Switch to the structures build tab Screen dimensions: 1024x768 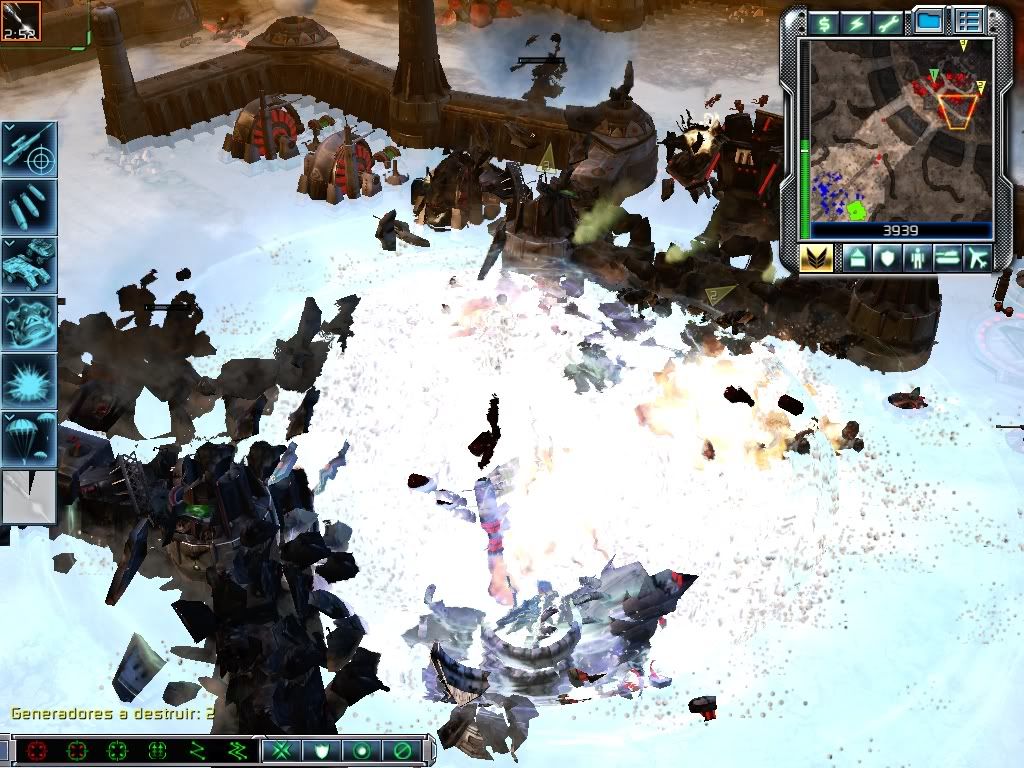(x=857, y=258)
